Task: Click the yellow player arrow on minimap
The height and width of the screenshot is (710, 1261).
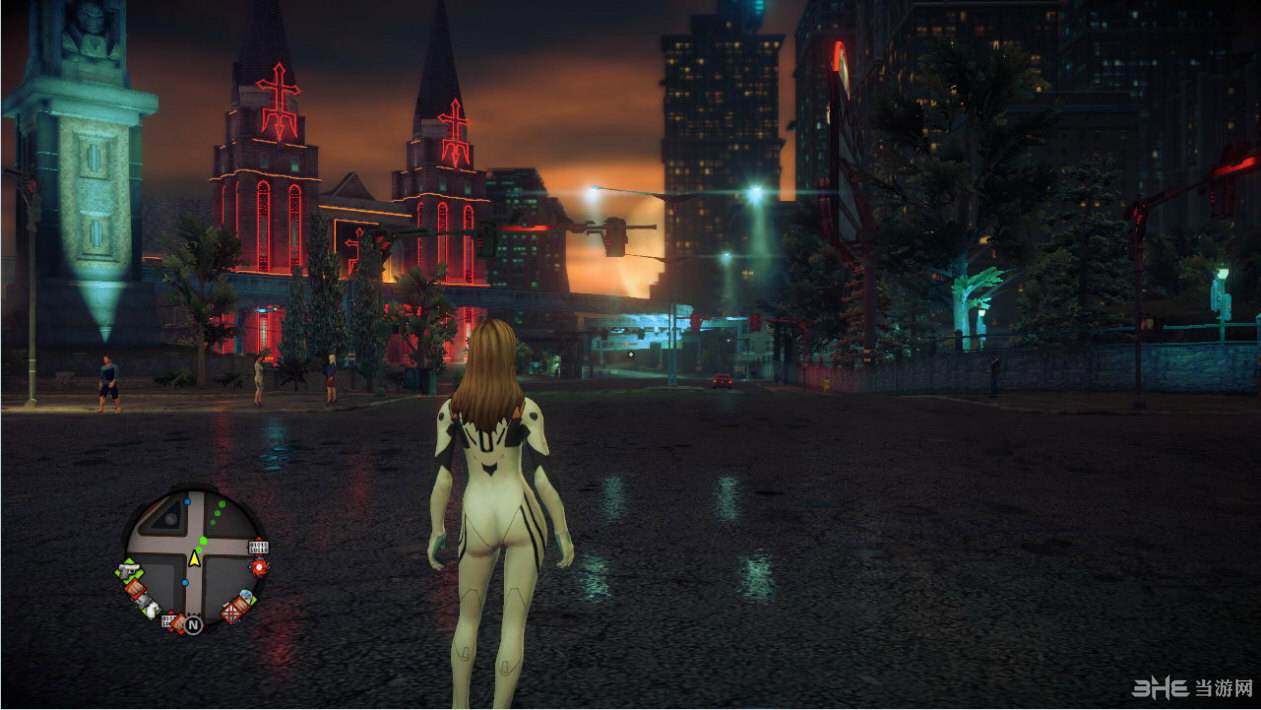Action: [x=194, y=558]
